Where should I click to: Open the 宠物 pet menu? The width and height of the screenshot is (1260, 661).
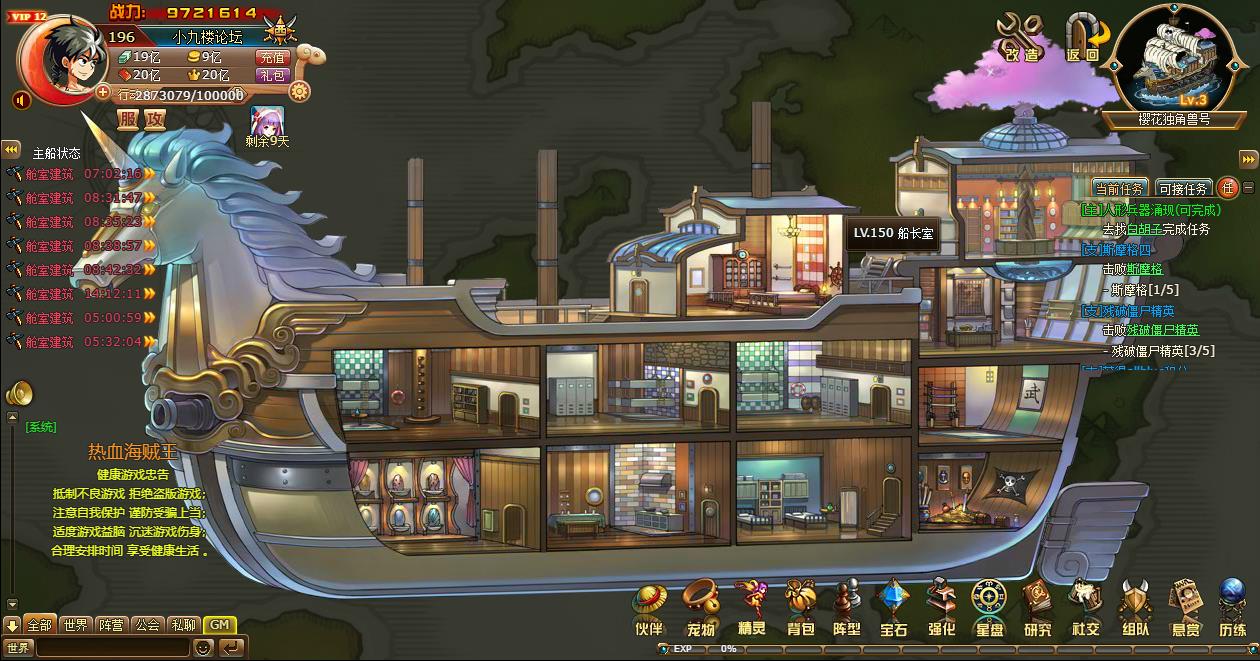tap(700, 607)
